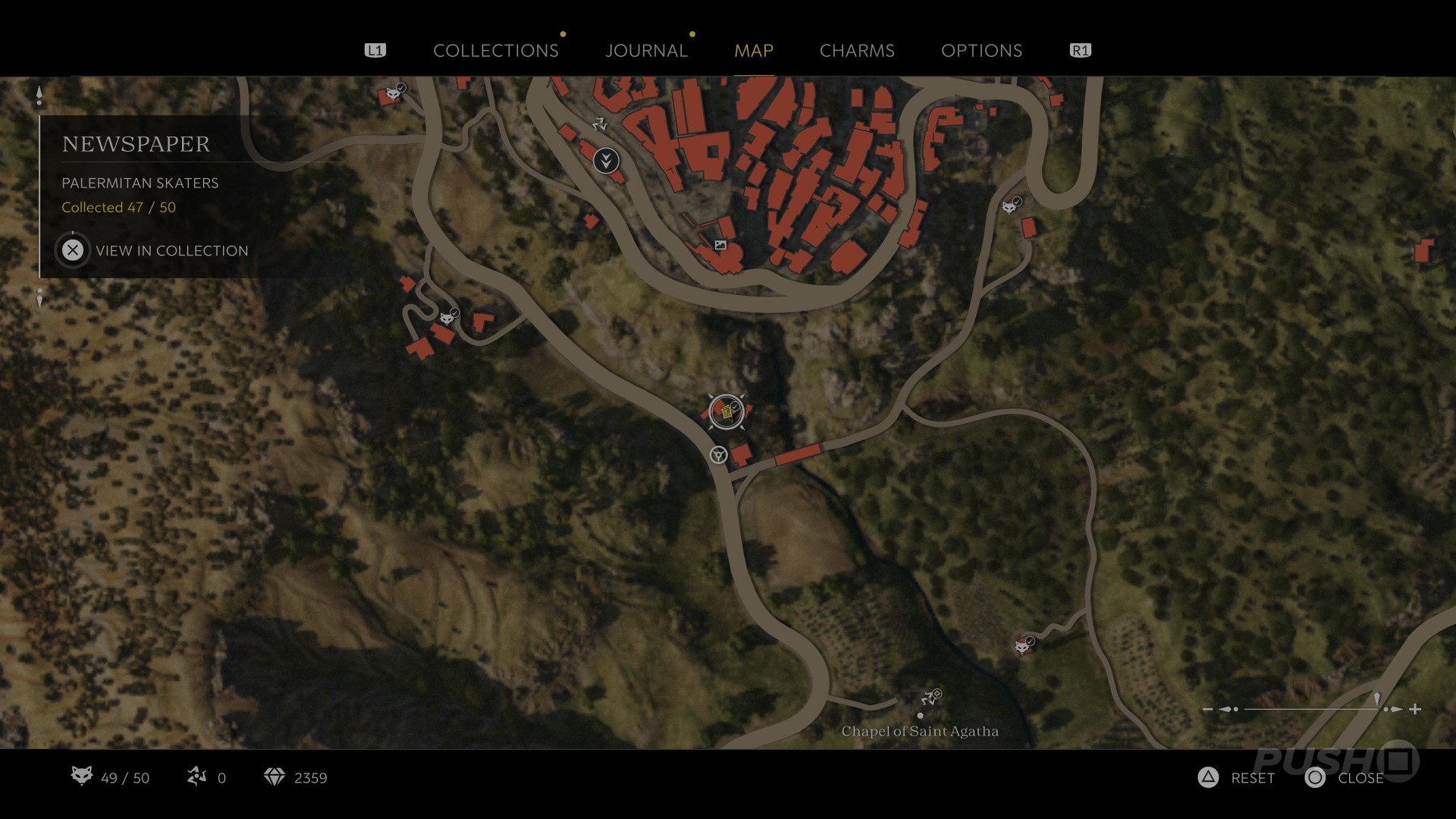Switch to the Collections tab
The width and height of the screenshot is (1456, 819).
coord(495,51)
